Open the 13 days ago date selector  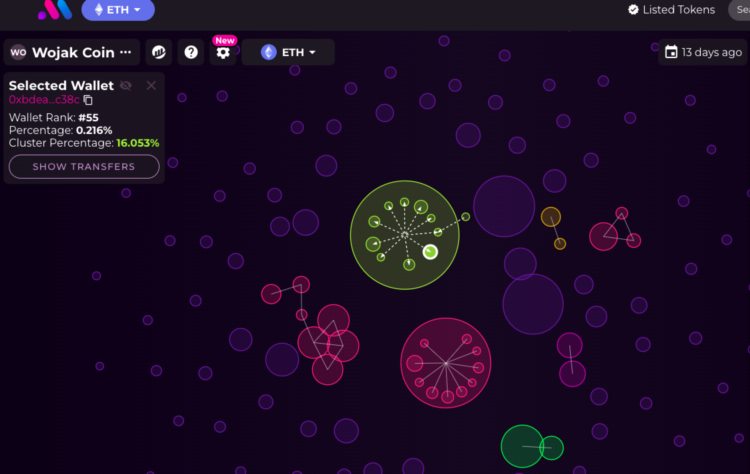pos(703,52)
